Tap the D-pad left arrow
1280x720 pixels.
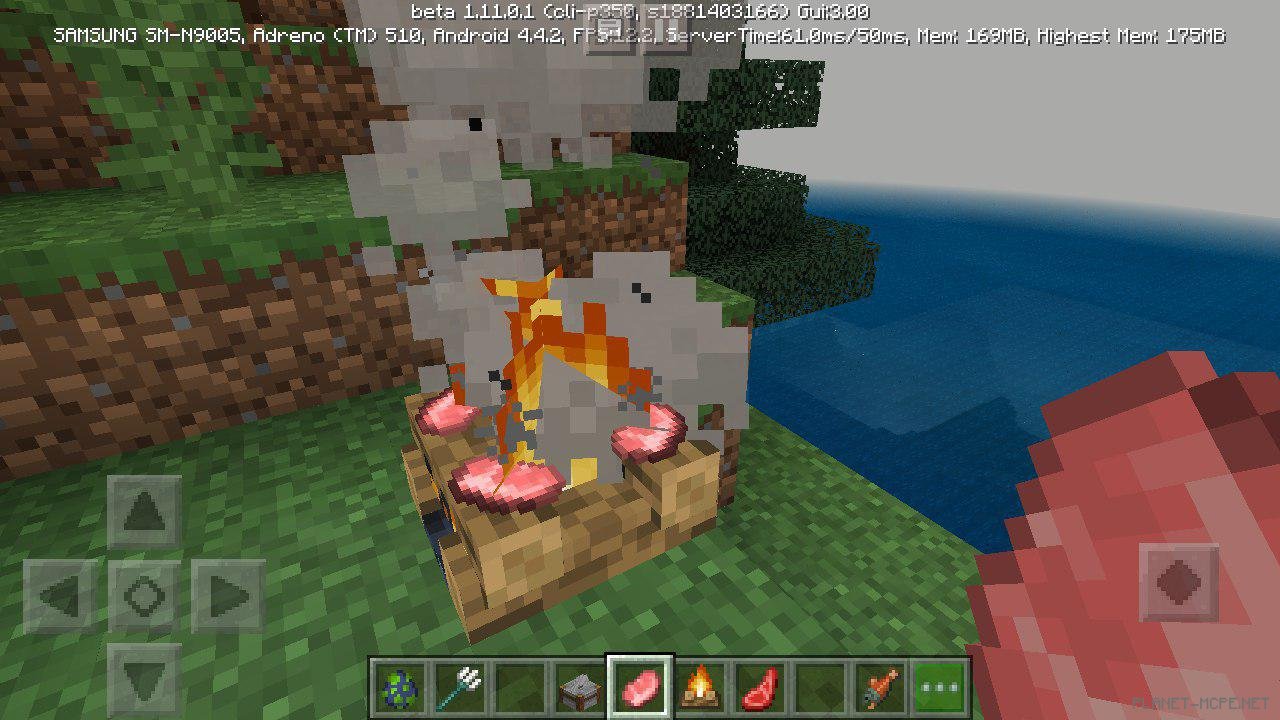pyautogui.click(x=60, y=597)
